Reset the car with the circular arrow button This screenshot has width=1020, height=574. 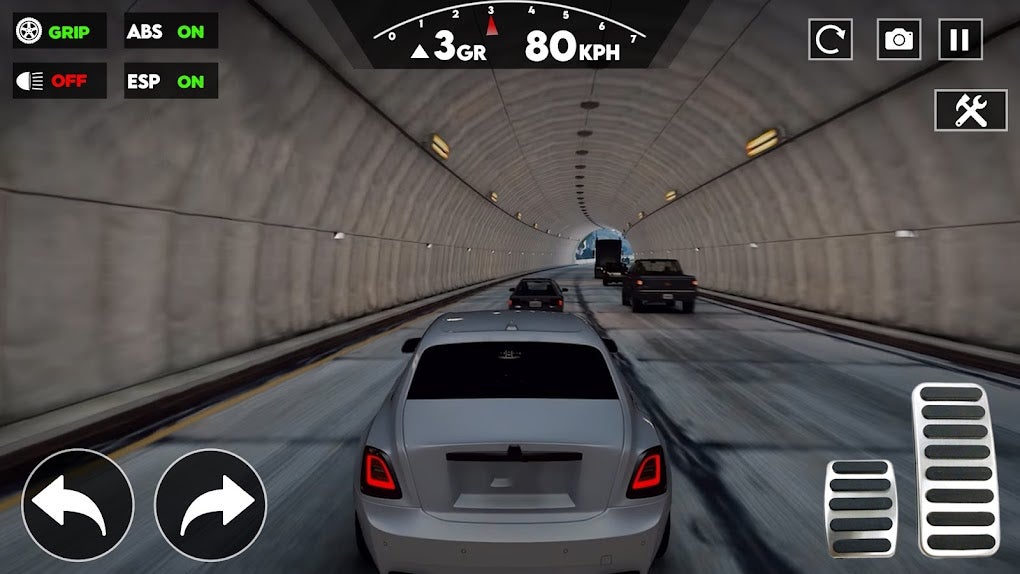coord(829,39)
